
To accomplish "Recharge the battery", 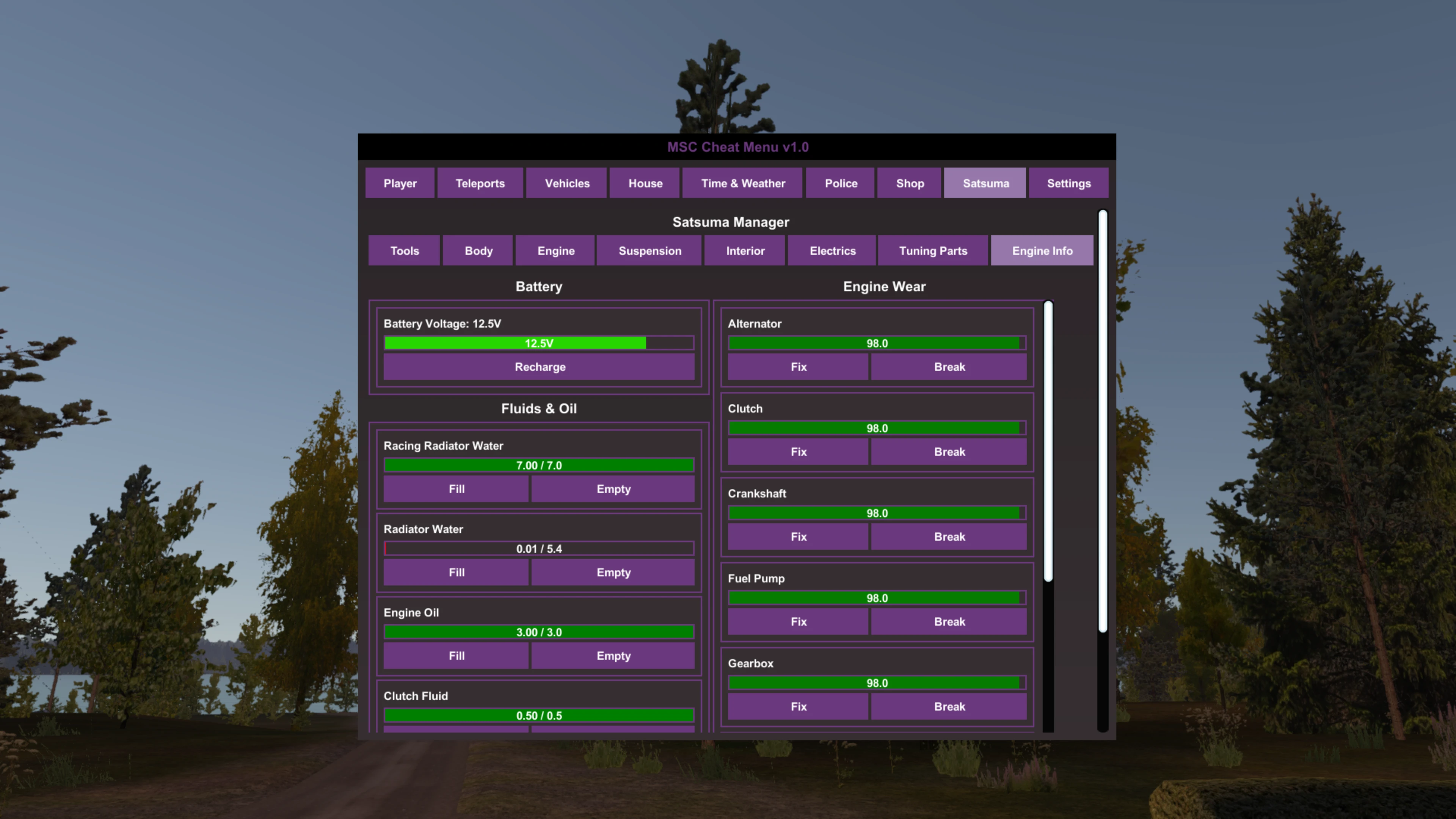I will point(539,366).
